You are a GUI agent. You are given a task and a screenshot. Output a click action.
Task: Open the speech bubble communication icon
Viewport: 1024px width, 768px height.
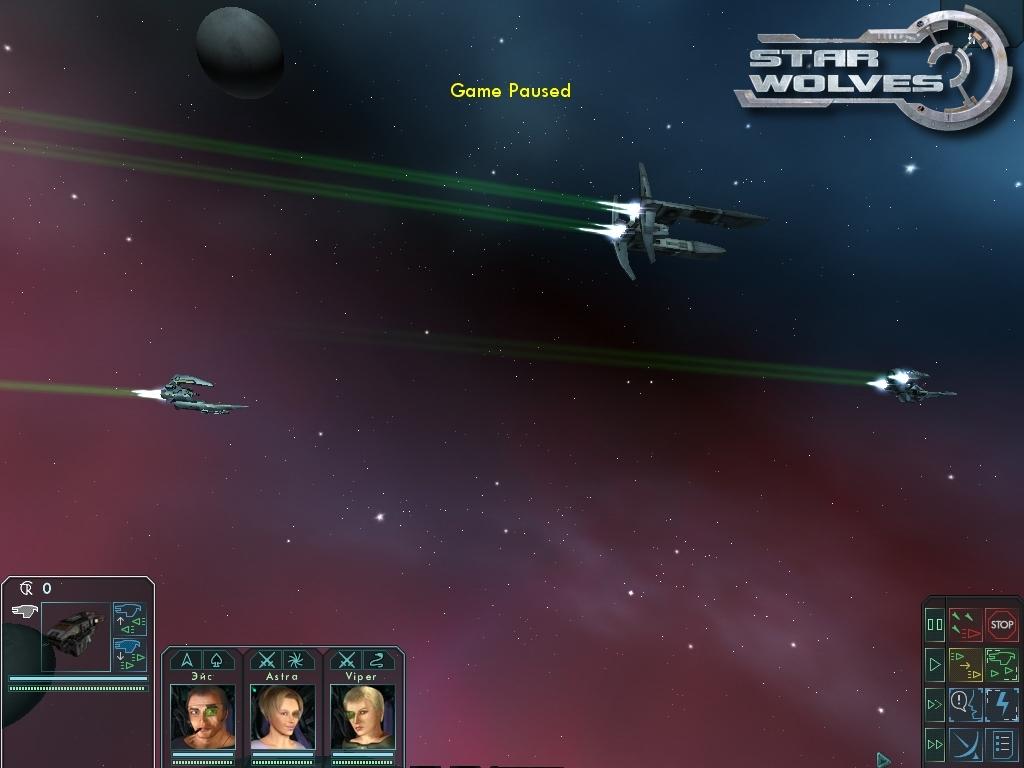[965, 704]
